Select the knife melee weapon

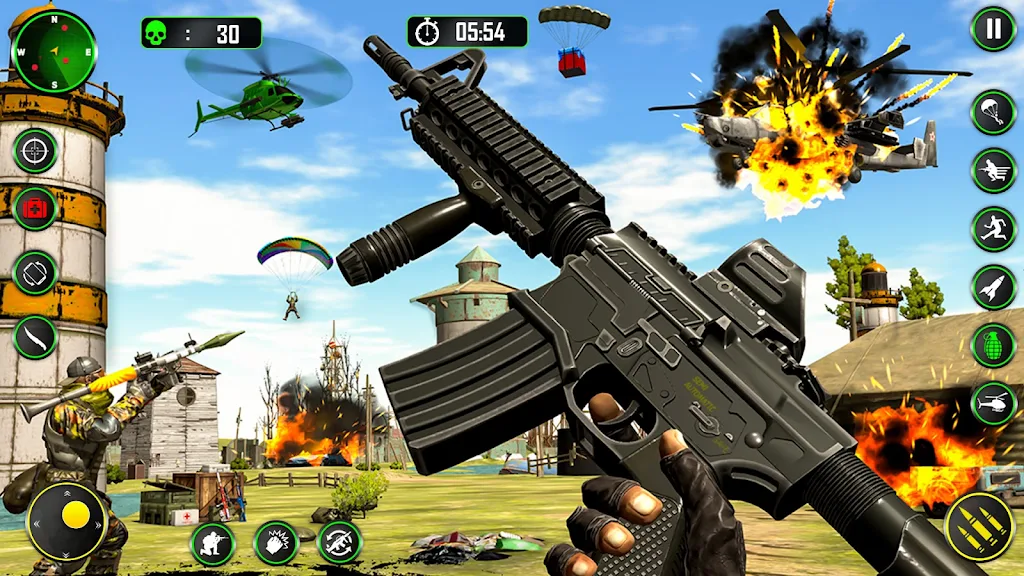point(35,336)
